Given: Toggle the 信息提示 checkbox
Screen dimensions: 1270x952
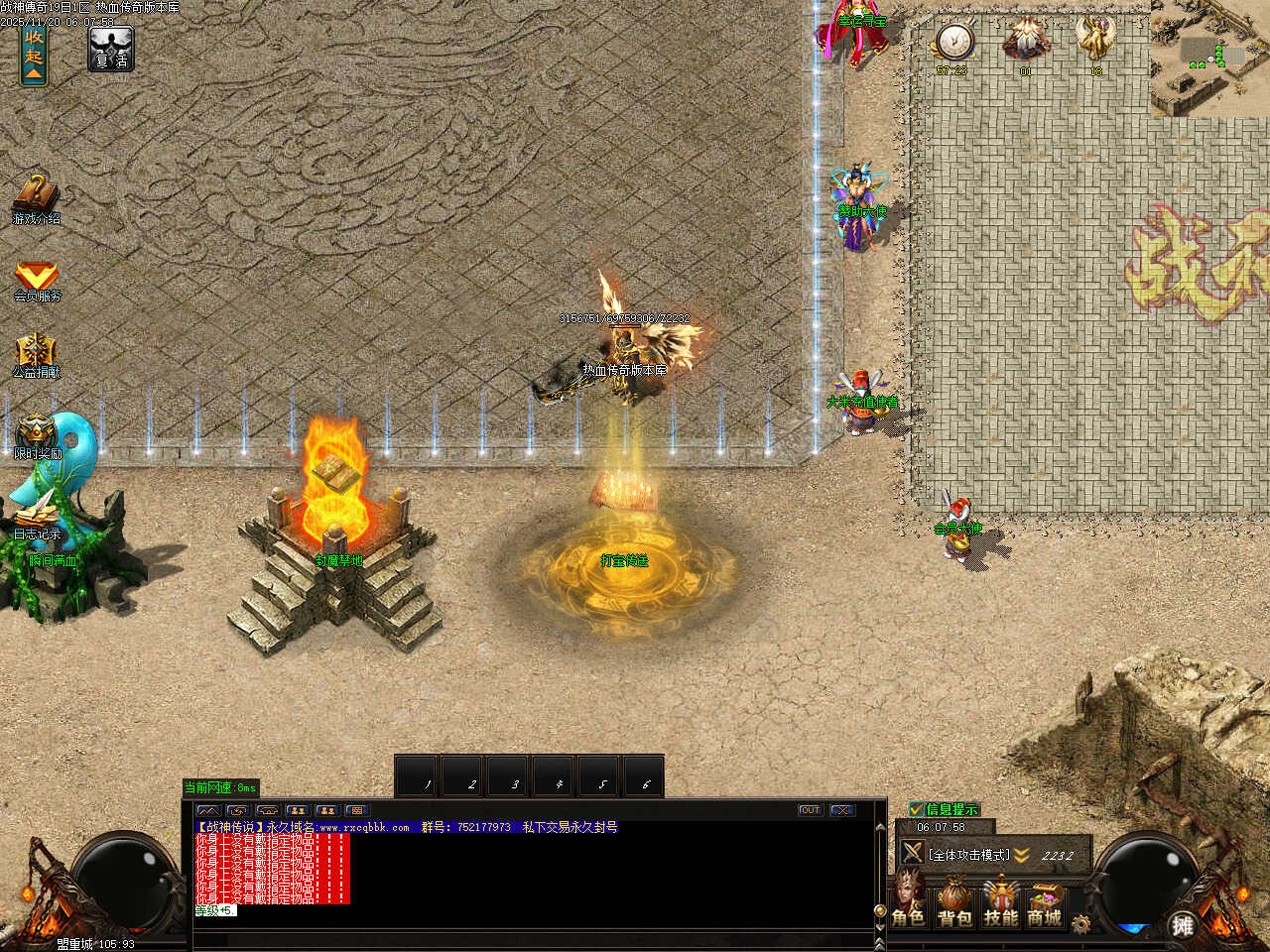Looking at the screenshot, I should (x=917, y=809).
